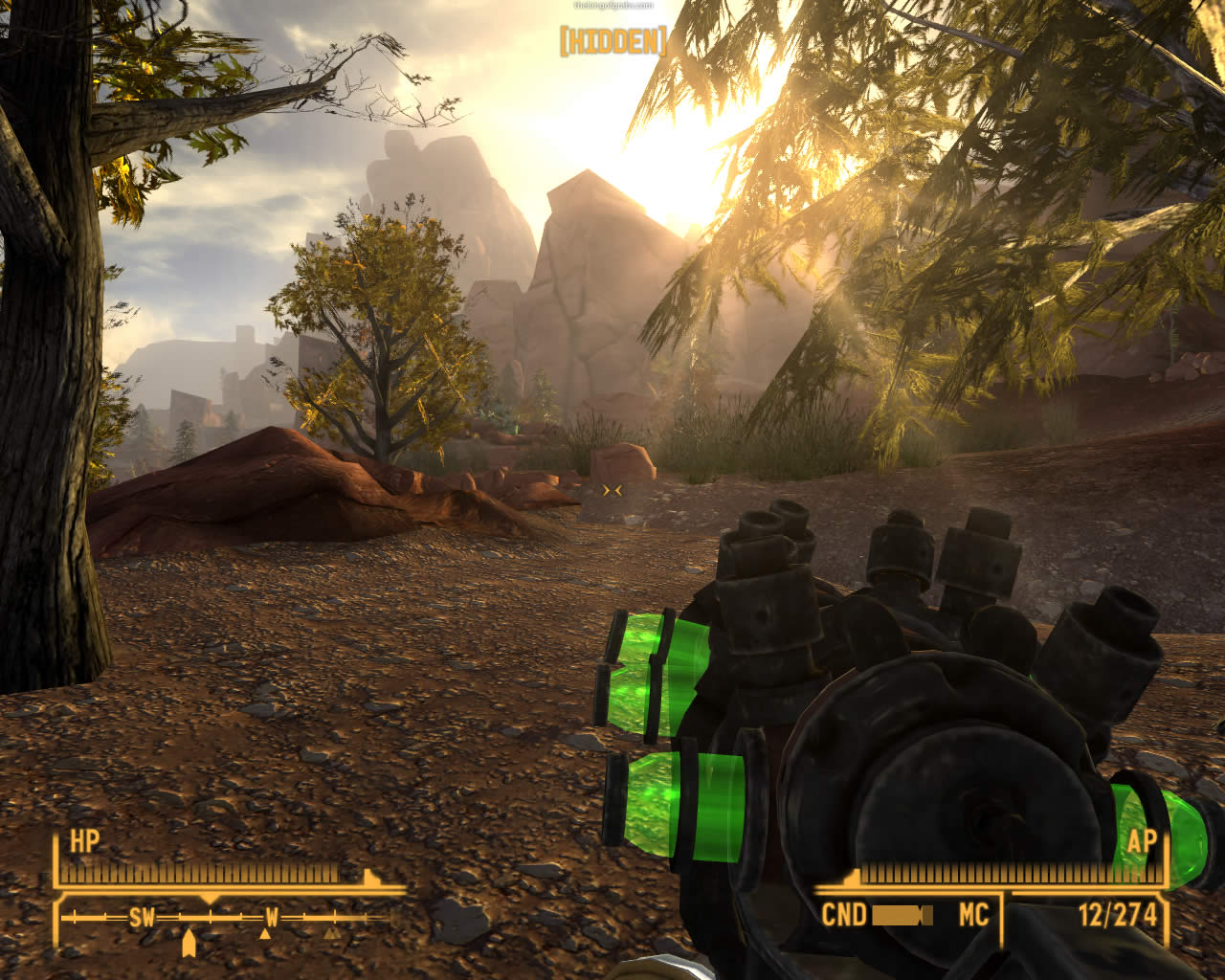Select the solid quest arrow marker on compass
The image size is (1225, 980).
pyautogui.click(x=189, y=944)
